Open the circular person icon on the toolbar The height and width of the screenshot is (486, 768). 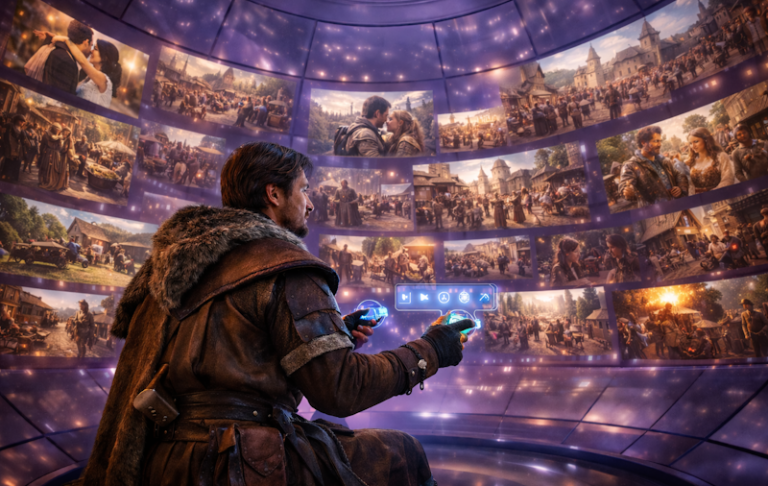click(x=444, y=297)
